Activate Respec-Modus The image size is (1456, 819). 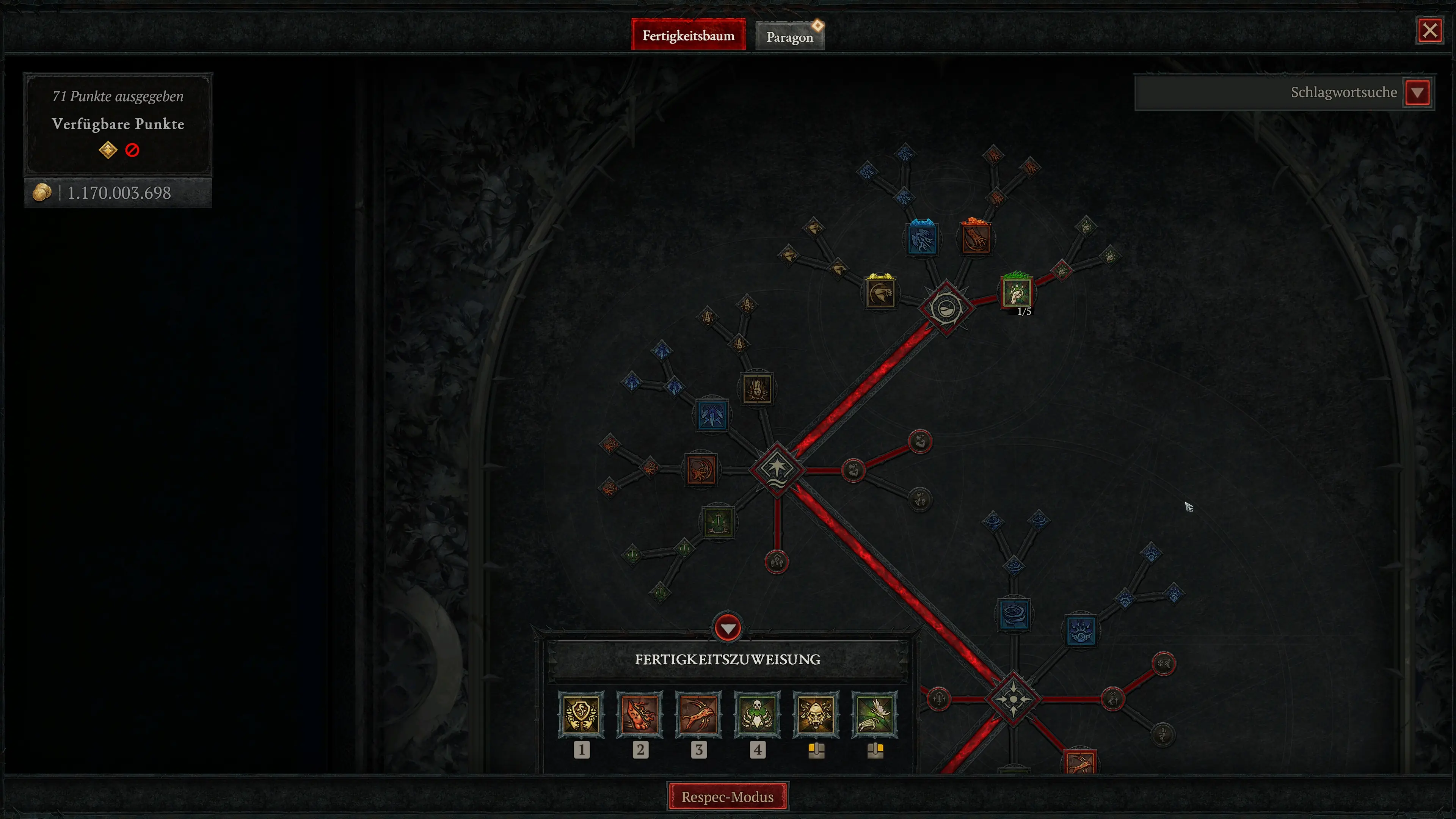pos(728,796)
